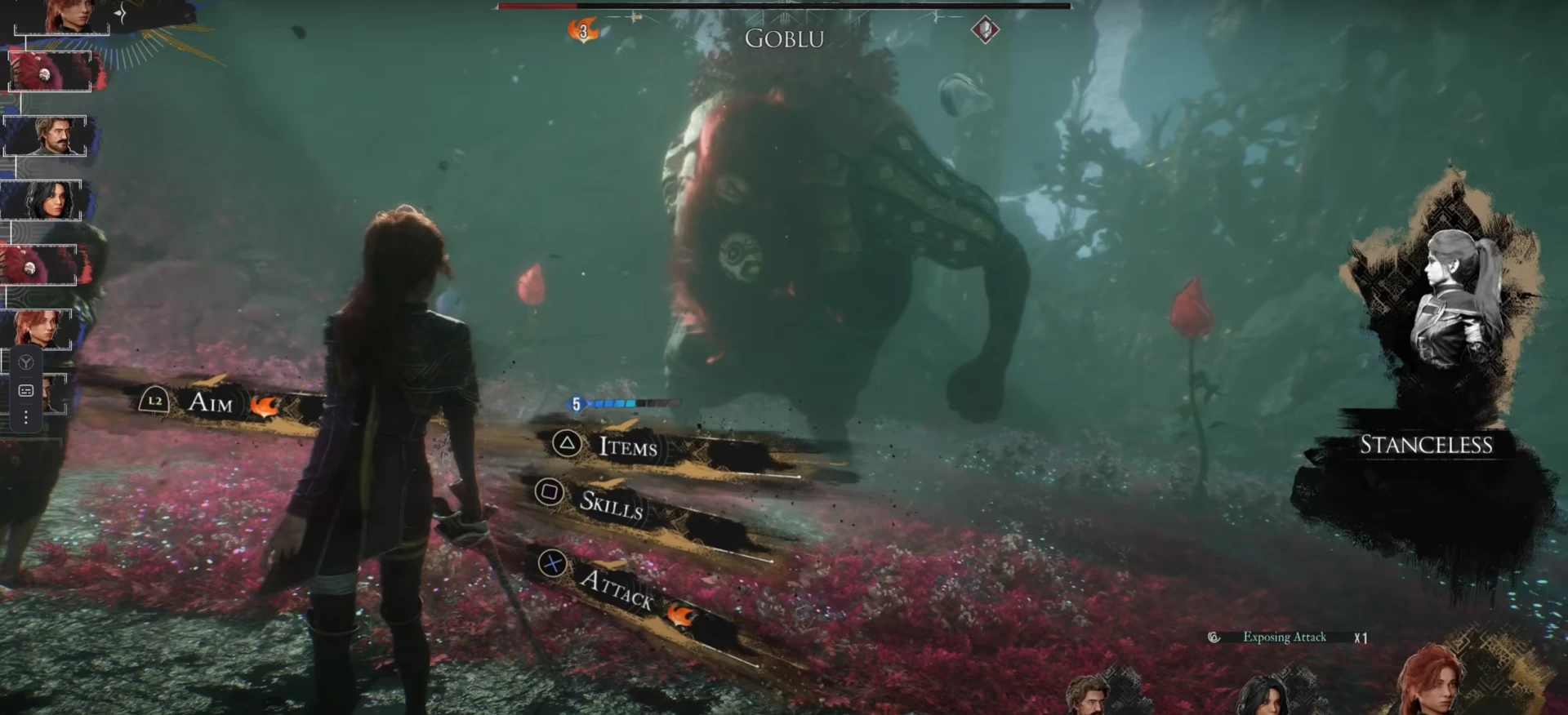
Task: Choose dark-haired woman's party portrait at bottom
Action: point(1262,696)
